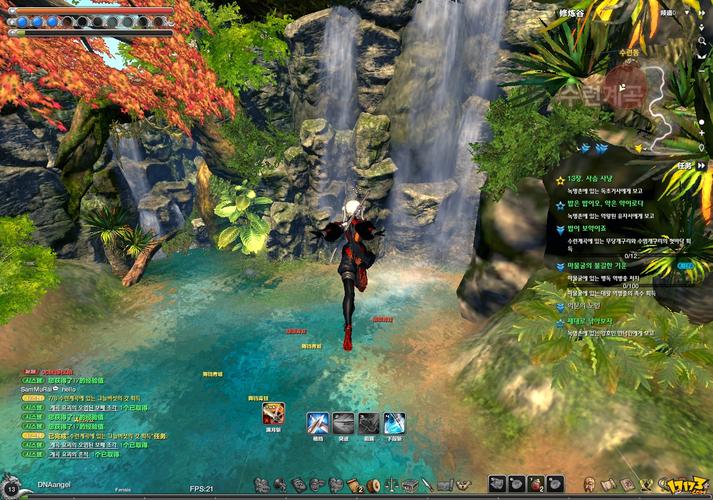This screenshot has width=713, height=500.
Task: Click the red potion quick slot
Action: pos(537,484)
